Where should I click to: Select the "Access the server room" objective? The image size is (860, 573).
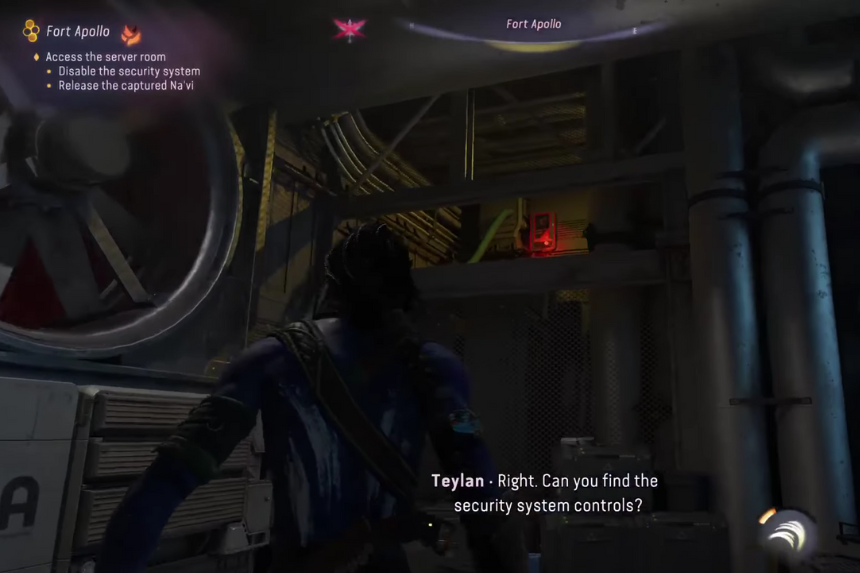(106, 57)
